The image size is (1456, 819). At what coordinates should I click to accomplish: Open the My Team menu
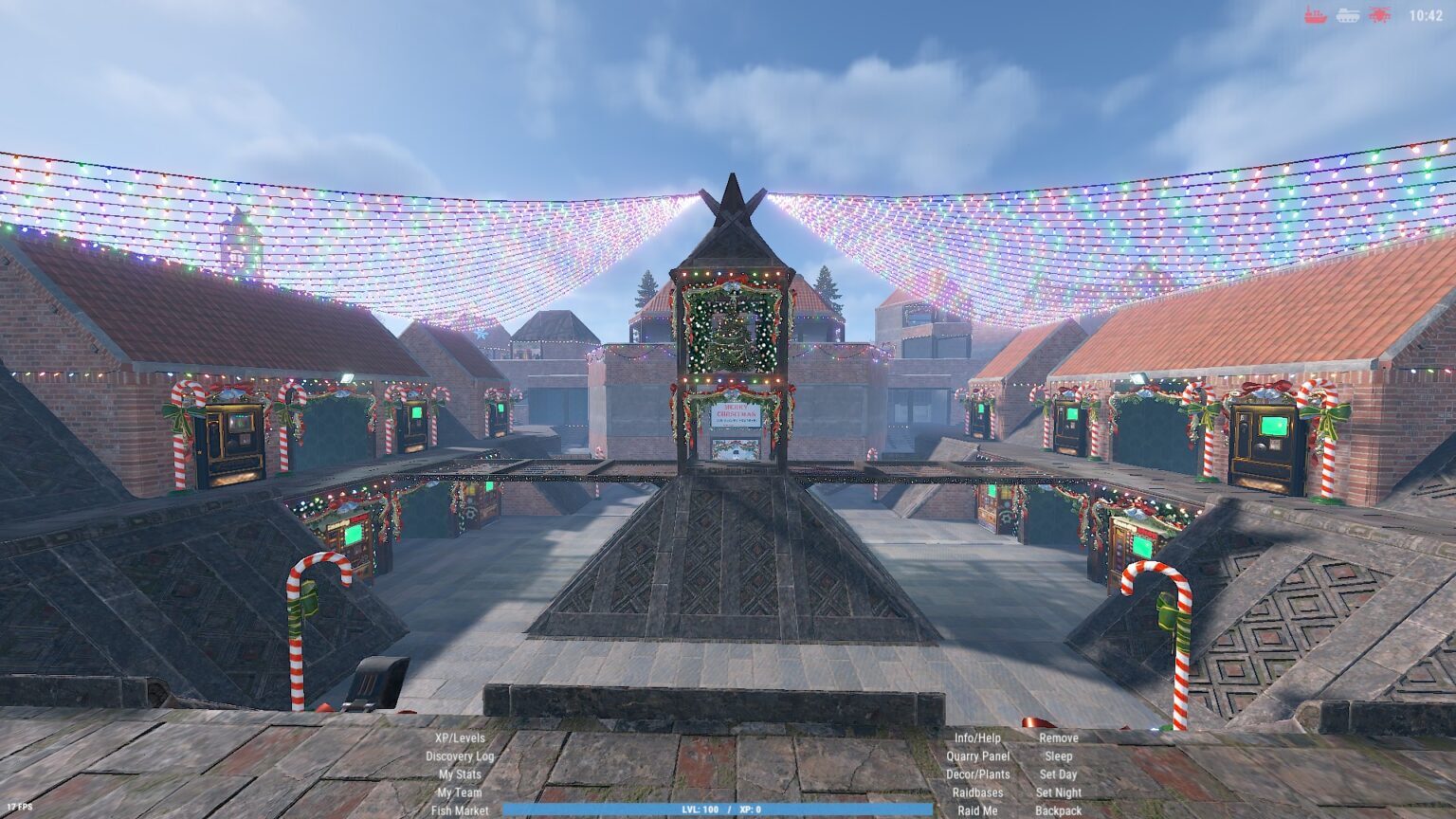click(x=460, y=792)
